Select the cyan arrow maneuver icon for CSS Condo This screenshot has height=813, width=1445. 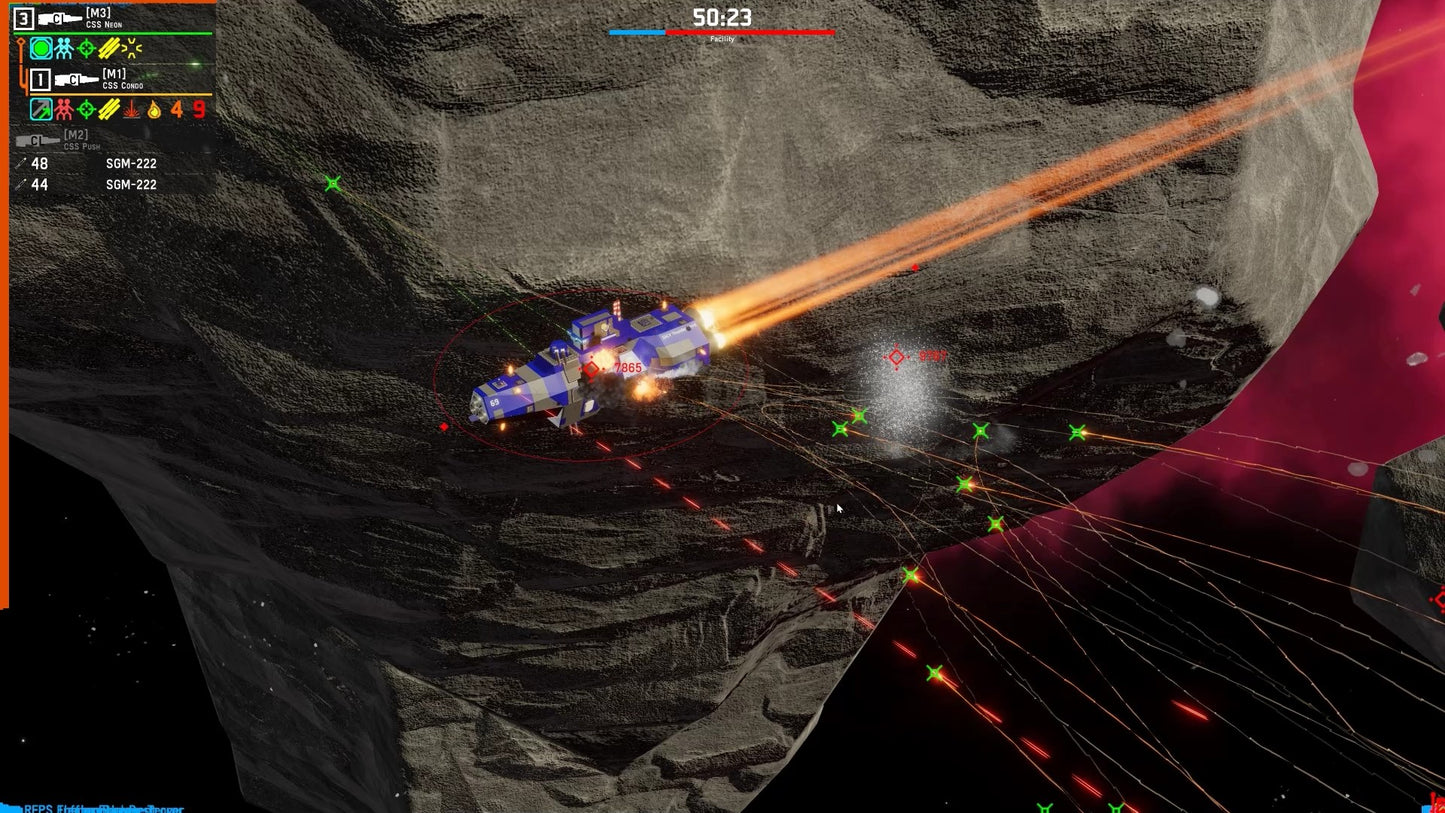pos(41,110)
